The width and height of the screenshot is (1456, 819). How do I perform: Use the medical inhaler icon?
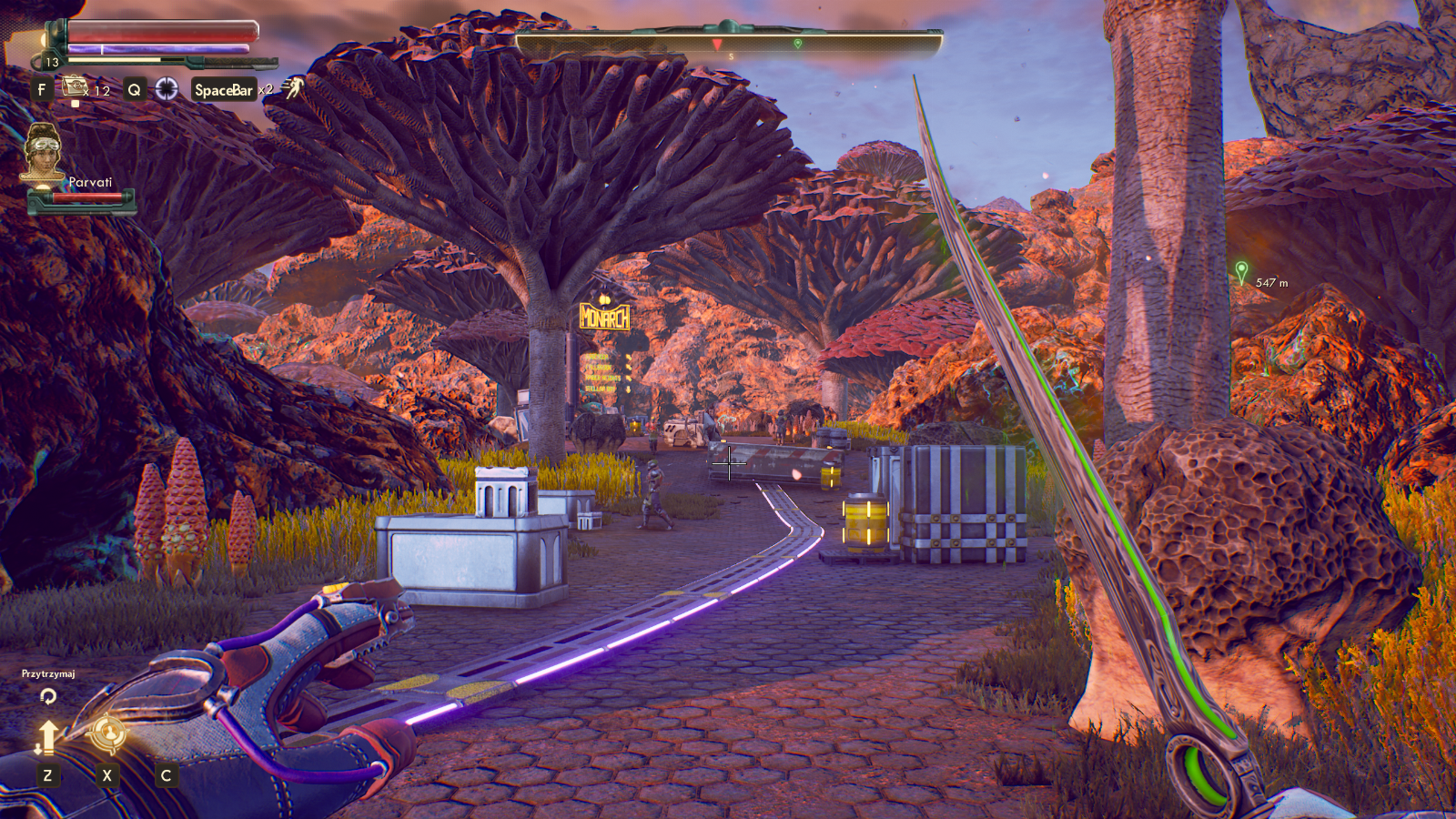[x=75, y=87]
